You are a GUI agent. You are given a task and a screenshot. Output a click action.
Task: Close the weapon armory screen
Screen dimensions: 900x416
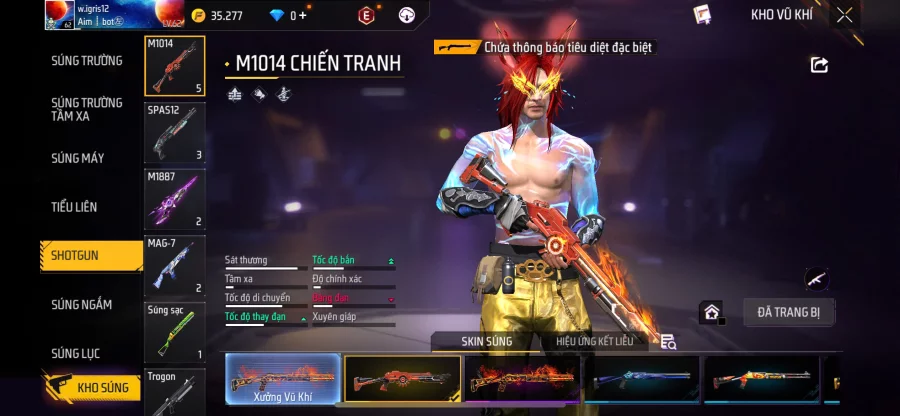tap(845, 15)
